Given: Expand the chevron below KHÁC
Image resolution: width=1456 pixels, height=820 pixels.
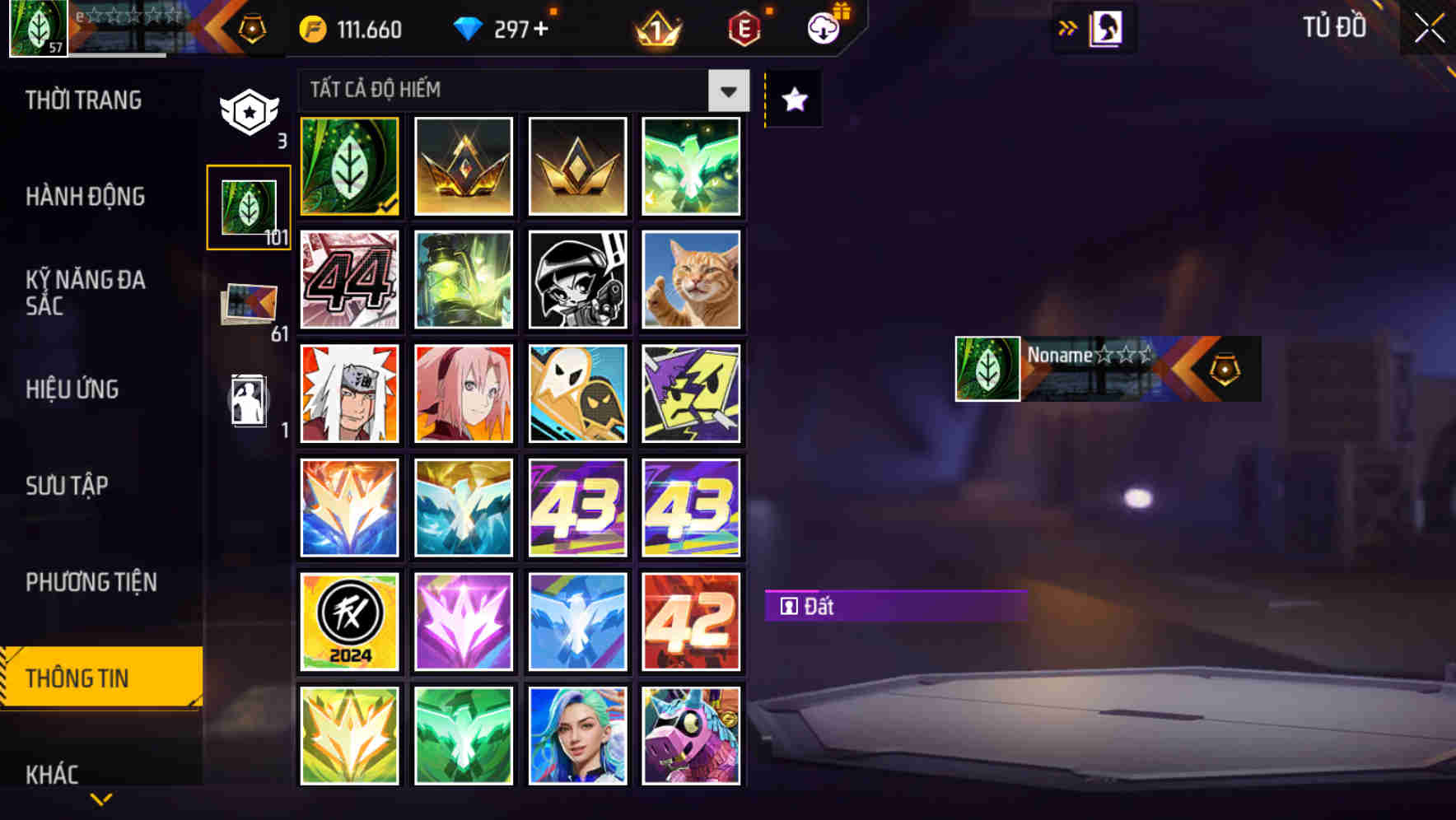Looking at the screenshot, I should 100,800.
